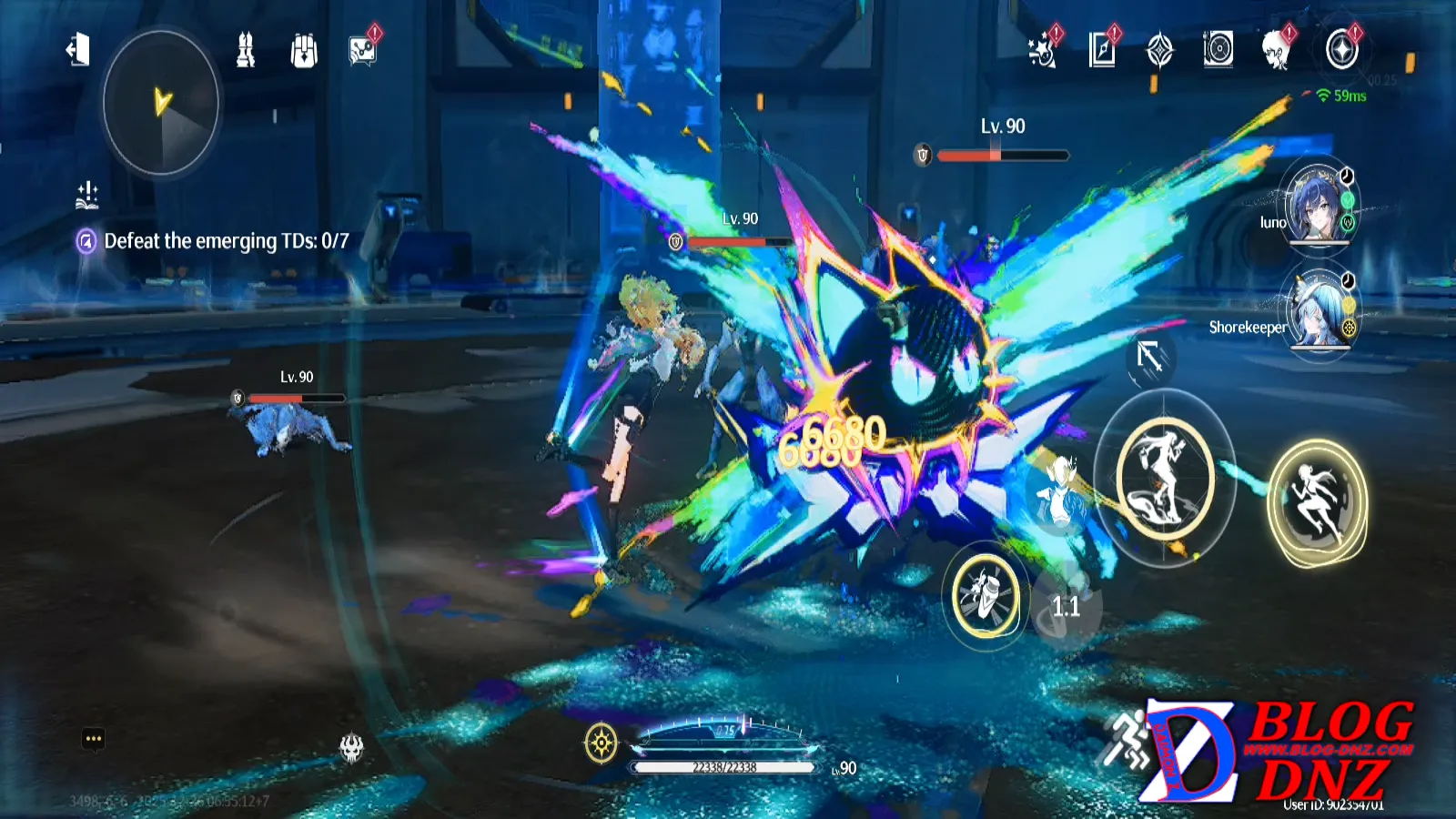This screenshot has width=1456, height=819.
Task: Open the character head profile icon
Action: (1276, 50)
